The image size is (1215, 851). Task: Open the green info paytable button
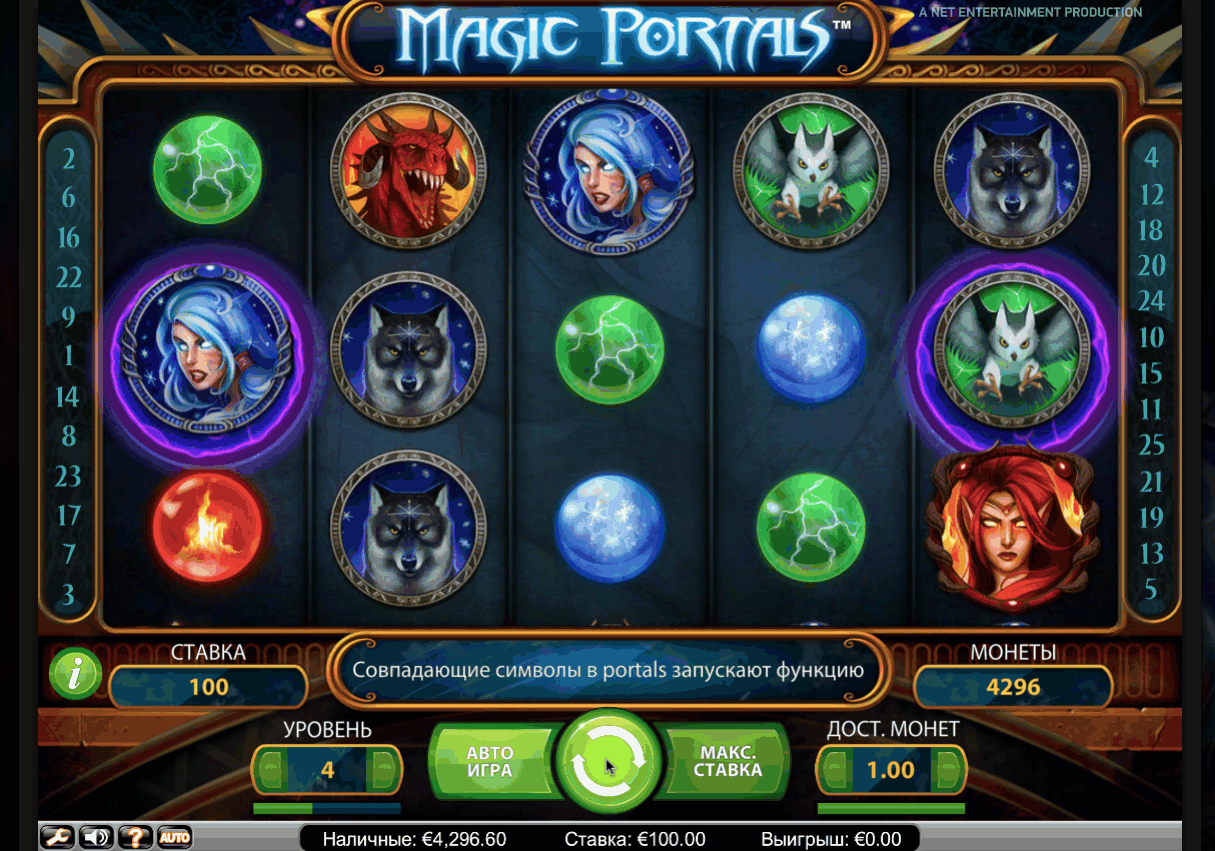pyautogui.click(x=76, y=673)
